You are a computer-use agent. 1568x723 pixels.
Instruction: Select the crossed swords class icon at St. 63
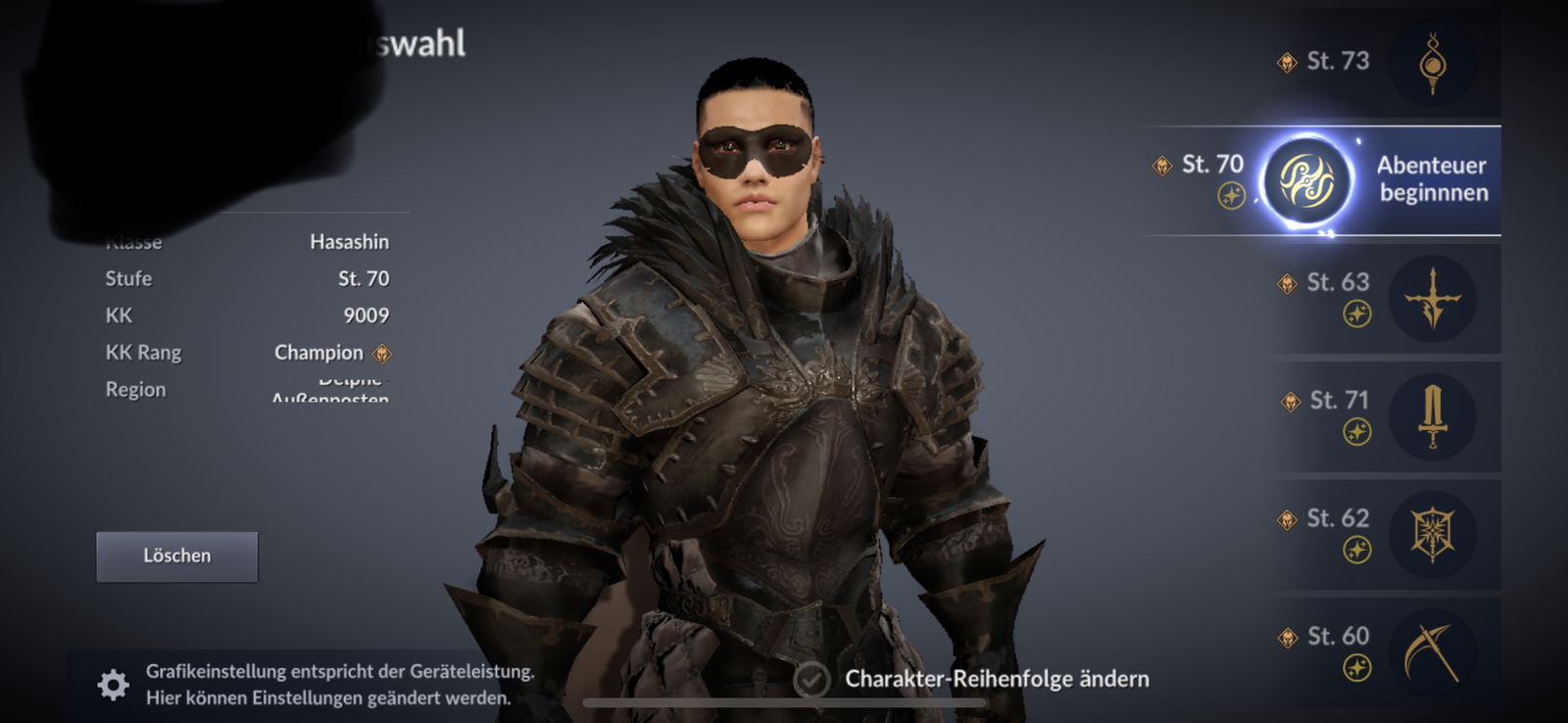tap(1433, 299)
